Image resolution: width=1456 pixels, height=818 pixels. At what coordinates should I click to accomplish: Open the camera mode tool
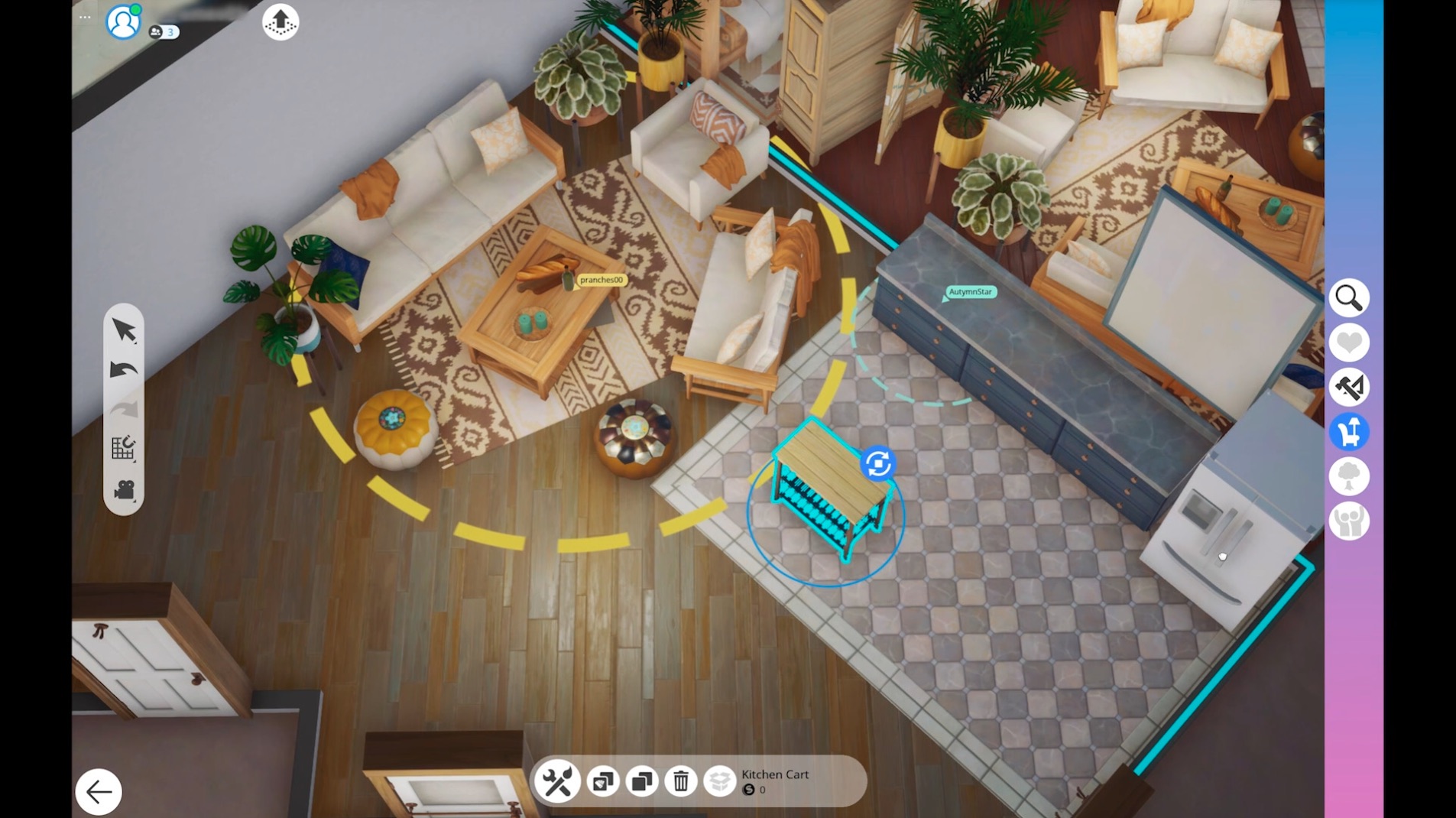pyautogui.click(x=124, y=490)
